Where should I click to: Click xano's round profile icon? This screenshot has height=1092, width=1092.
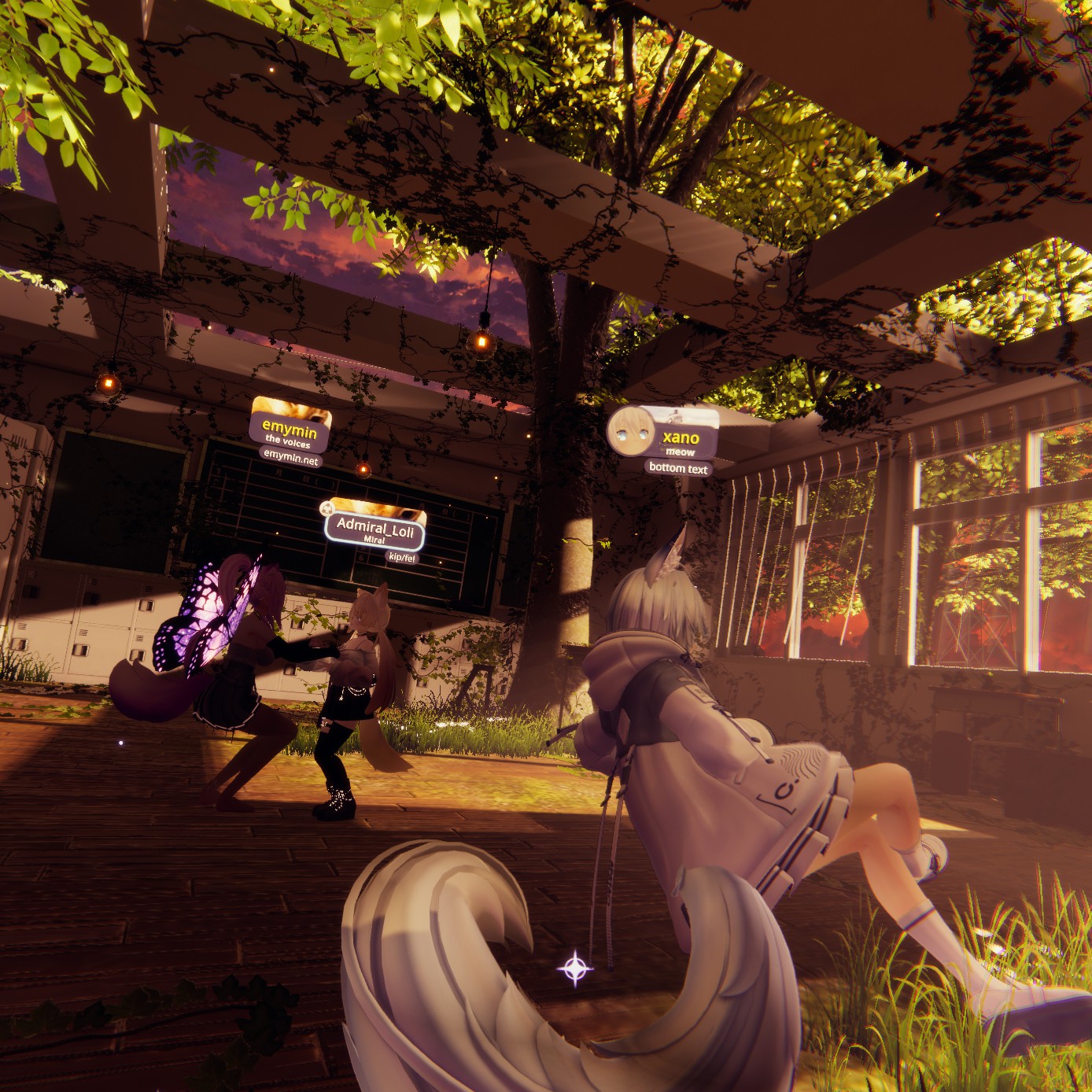632,430
